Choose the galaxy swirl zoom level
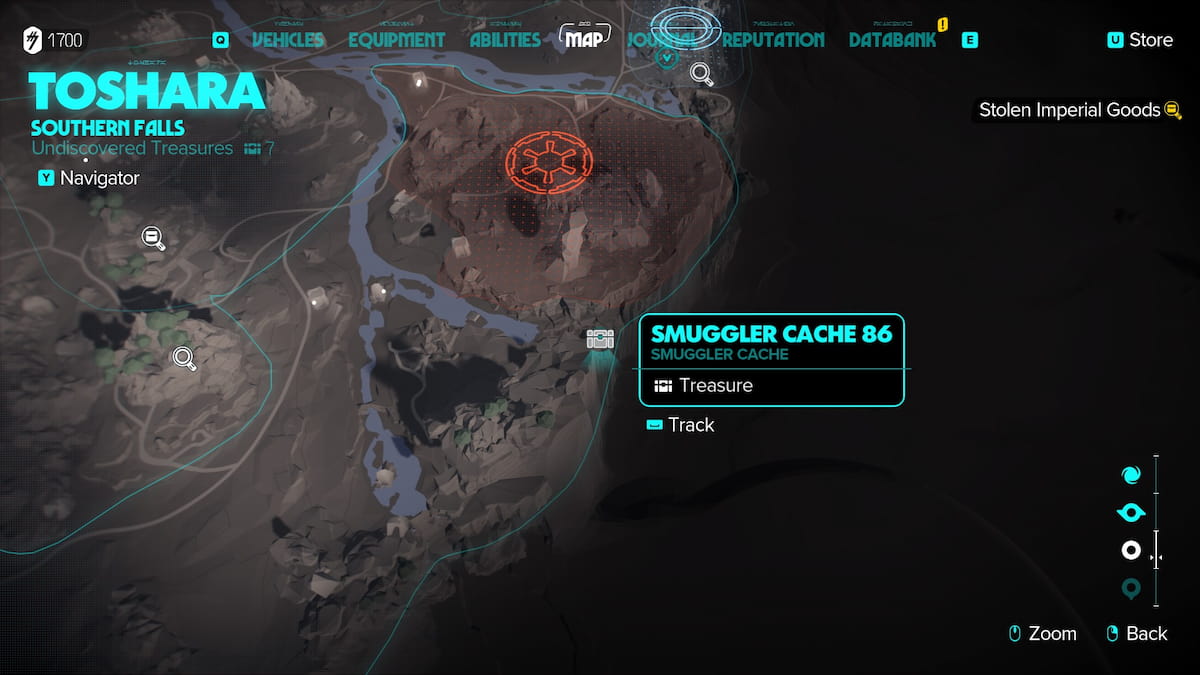1200x675 pixels. [1131, 475]
